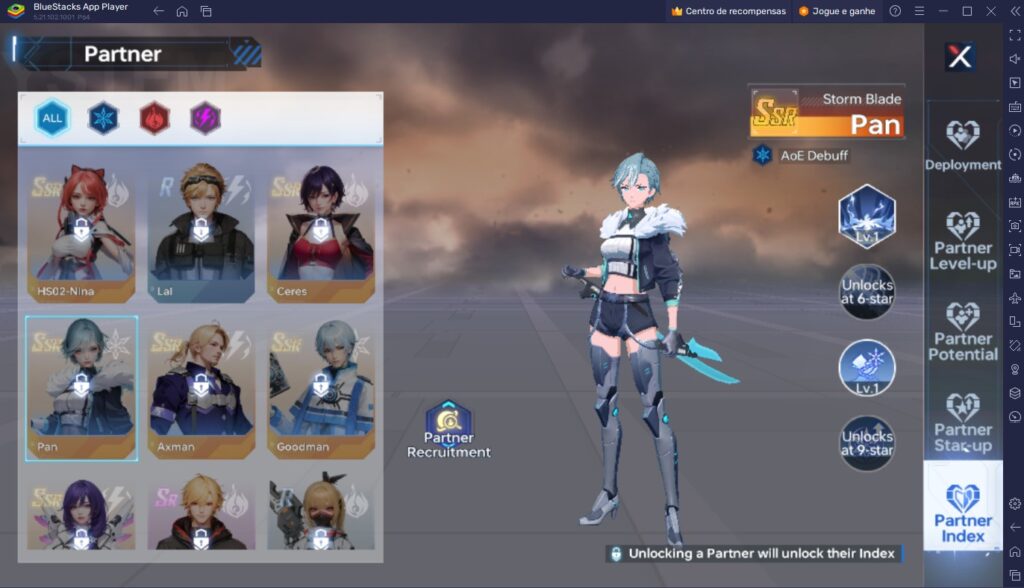Inspect the skill locked until 9-star
Image resolution: width=1024 pixels, height=588 pixels.
click(867, 443)
